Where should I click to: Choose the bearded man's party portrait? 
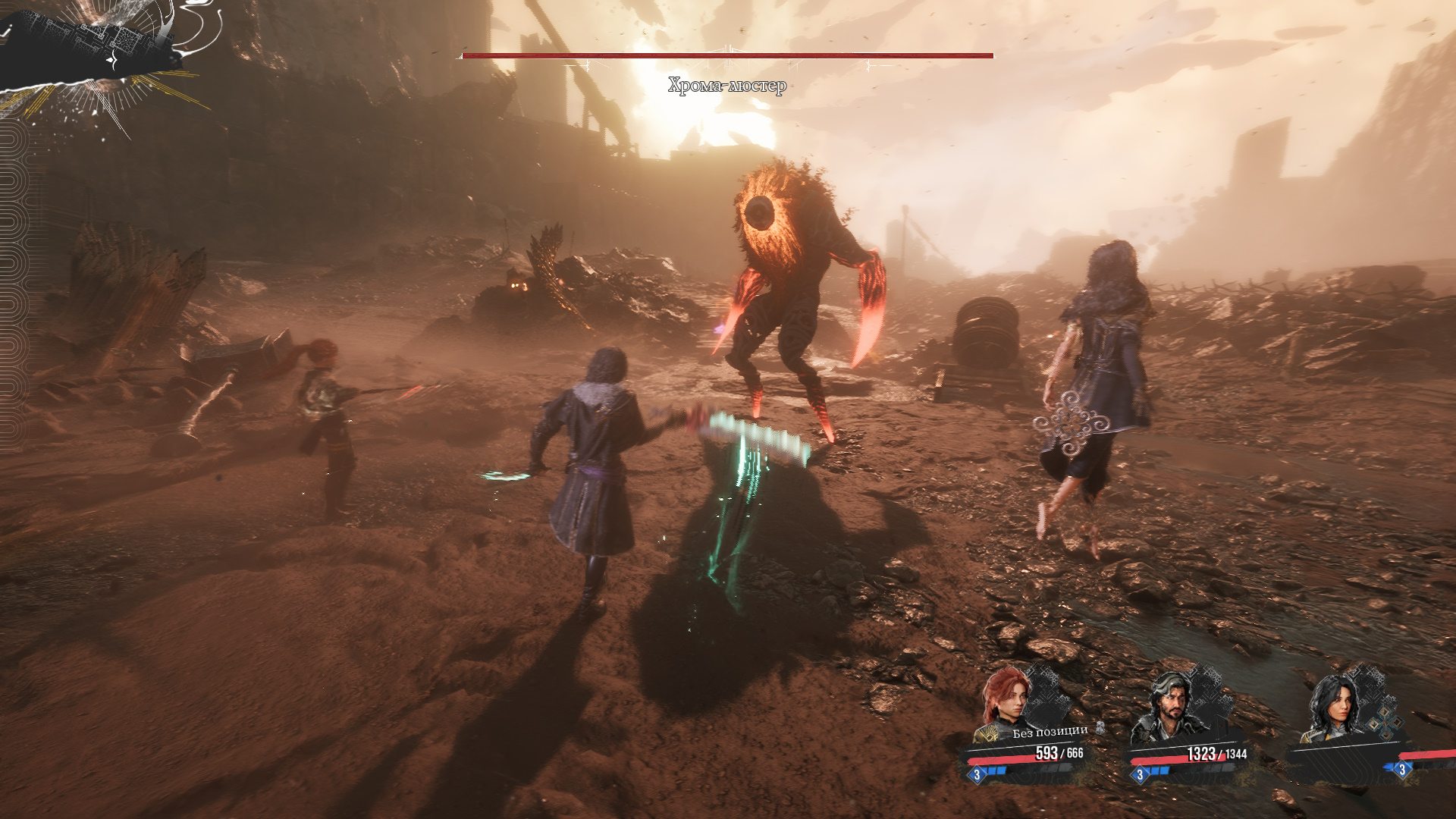(x=1166, y=706)
